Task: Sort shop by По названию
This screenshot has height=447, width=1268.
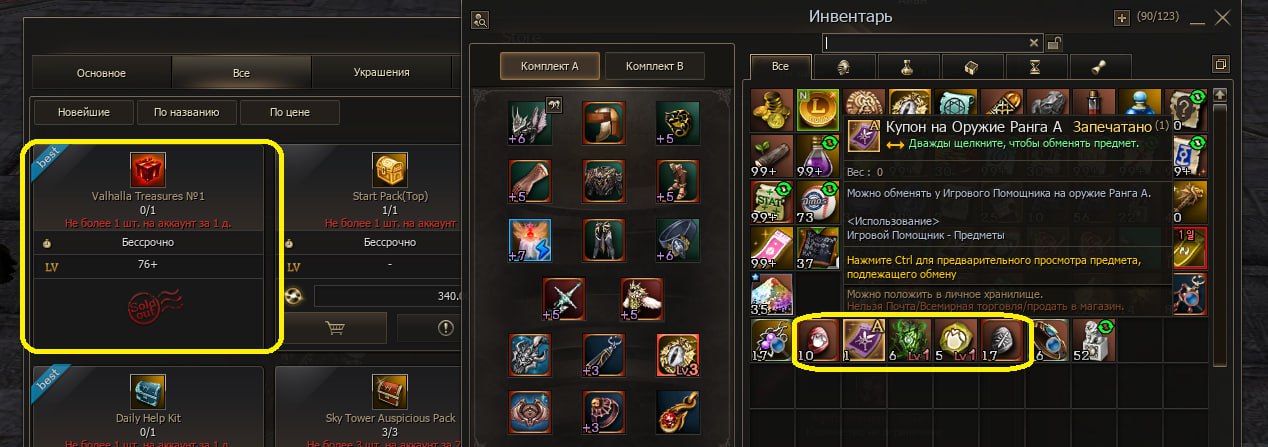Action: point(186,112)
